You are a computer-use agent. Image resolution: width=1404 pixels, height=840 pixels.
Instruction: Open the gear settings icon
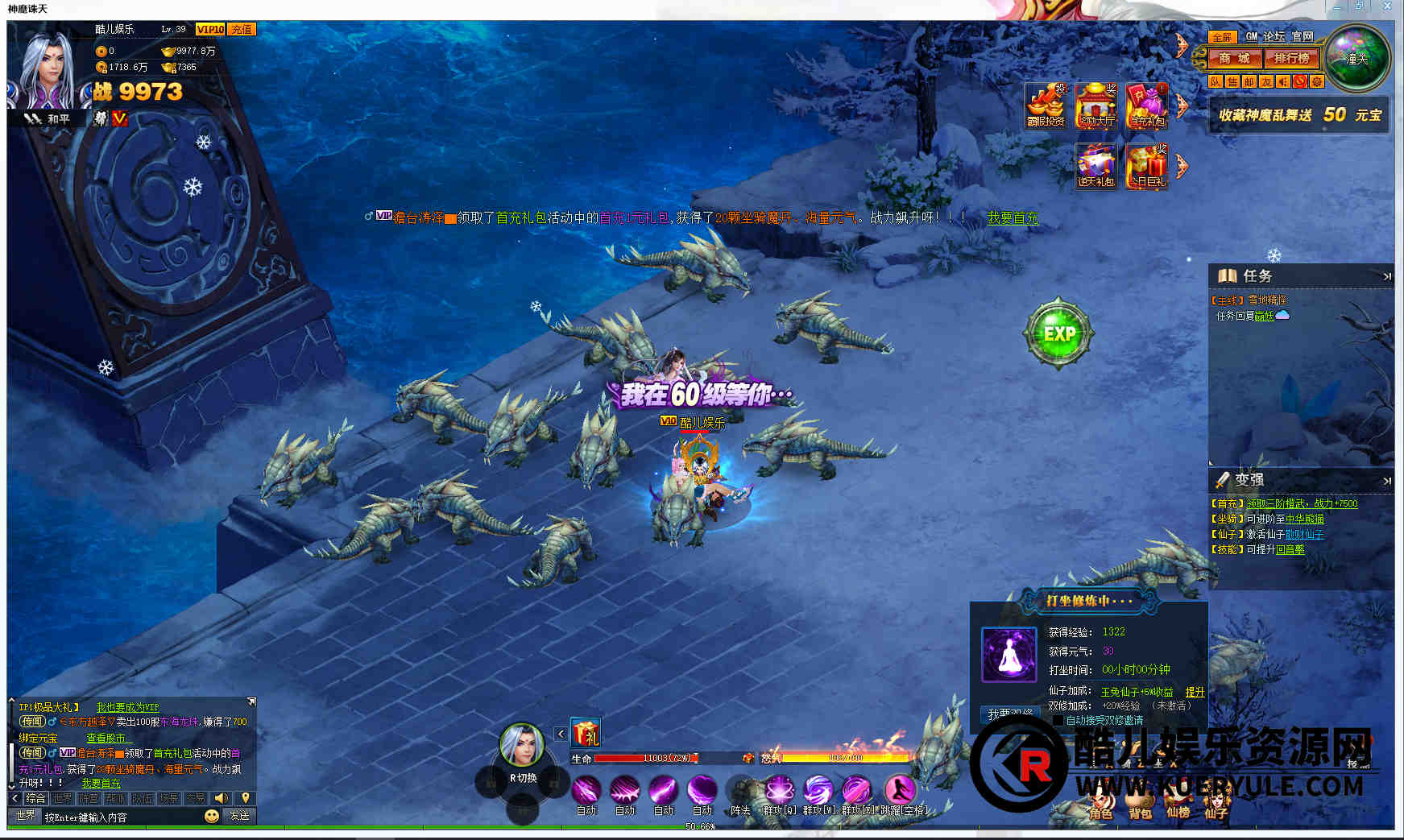(x=1317, y=81)
